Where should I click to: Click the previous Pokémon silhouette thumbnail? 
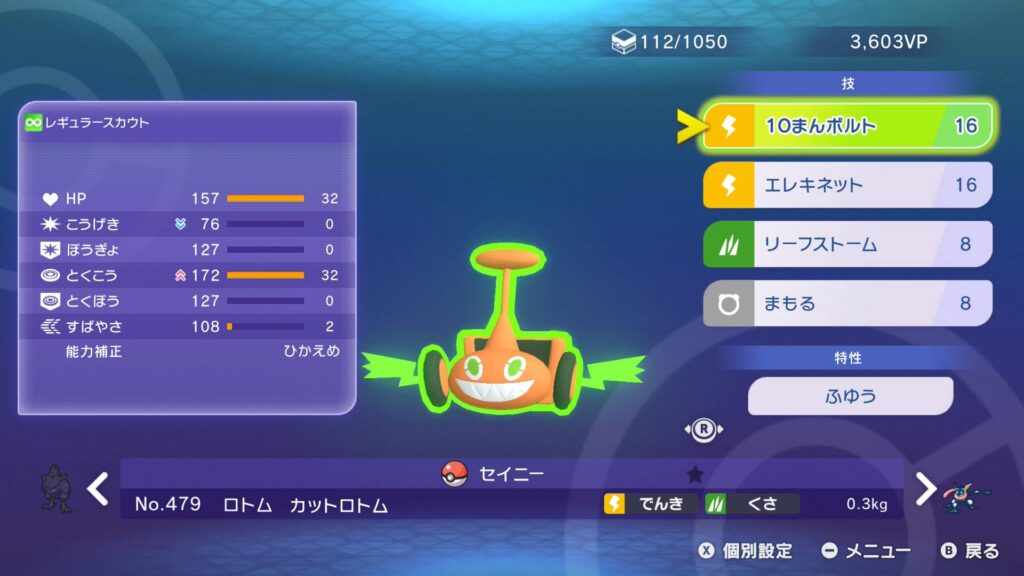tap(55, 489)
